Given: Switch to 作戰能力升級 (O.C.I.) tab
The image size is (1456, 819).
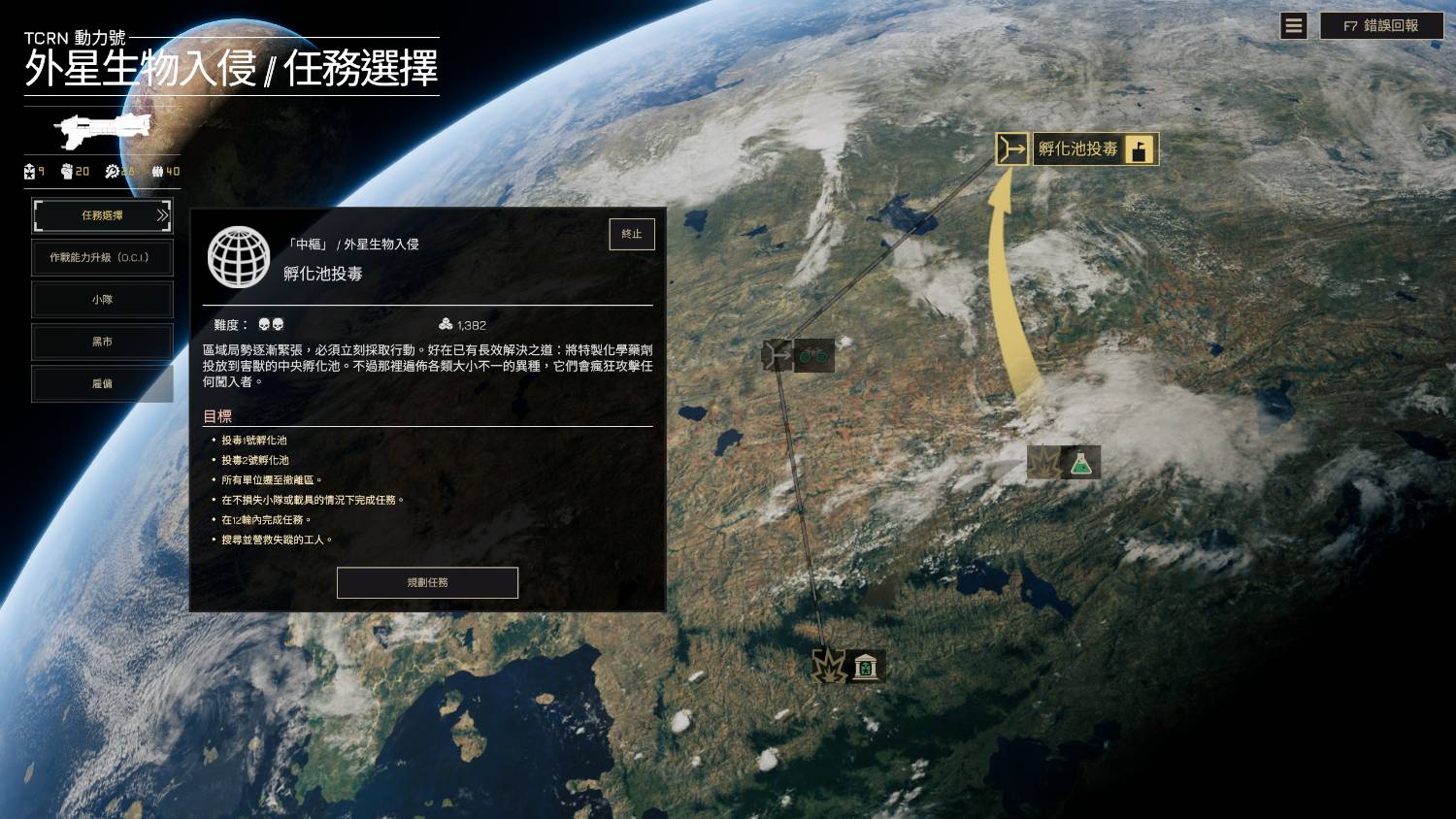Looking at the screenshot, I should (102, 258).
